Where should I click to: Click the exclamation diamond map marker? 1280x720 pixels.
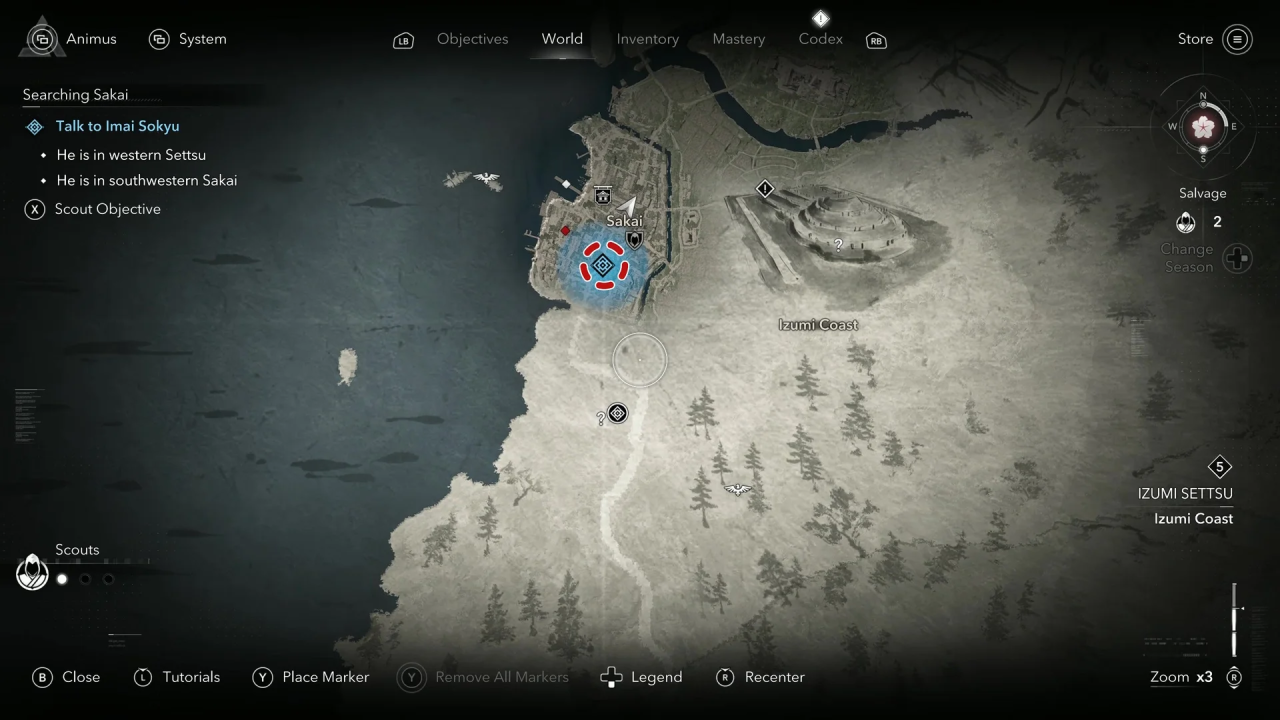tap(765, 188)
